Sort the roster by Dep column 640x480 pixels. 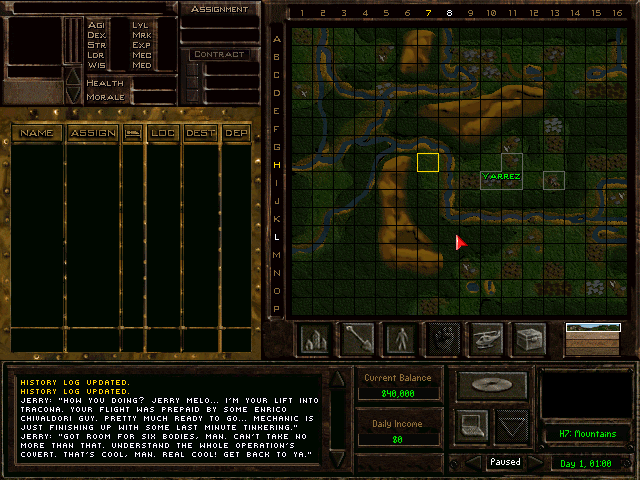pyautogui.click(x=236, y=133)
